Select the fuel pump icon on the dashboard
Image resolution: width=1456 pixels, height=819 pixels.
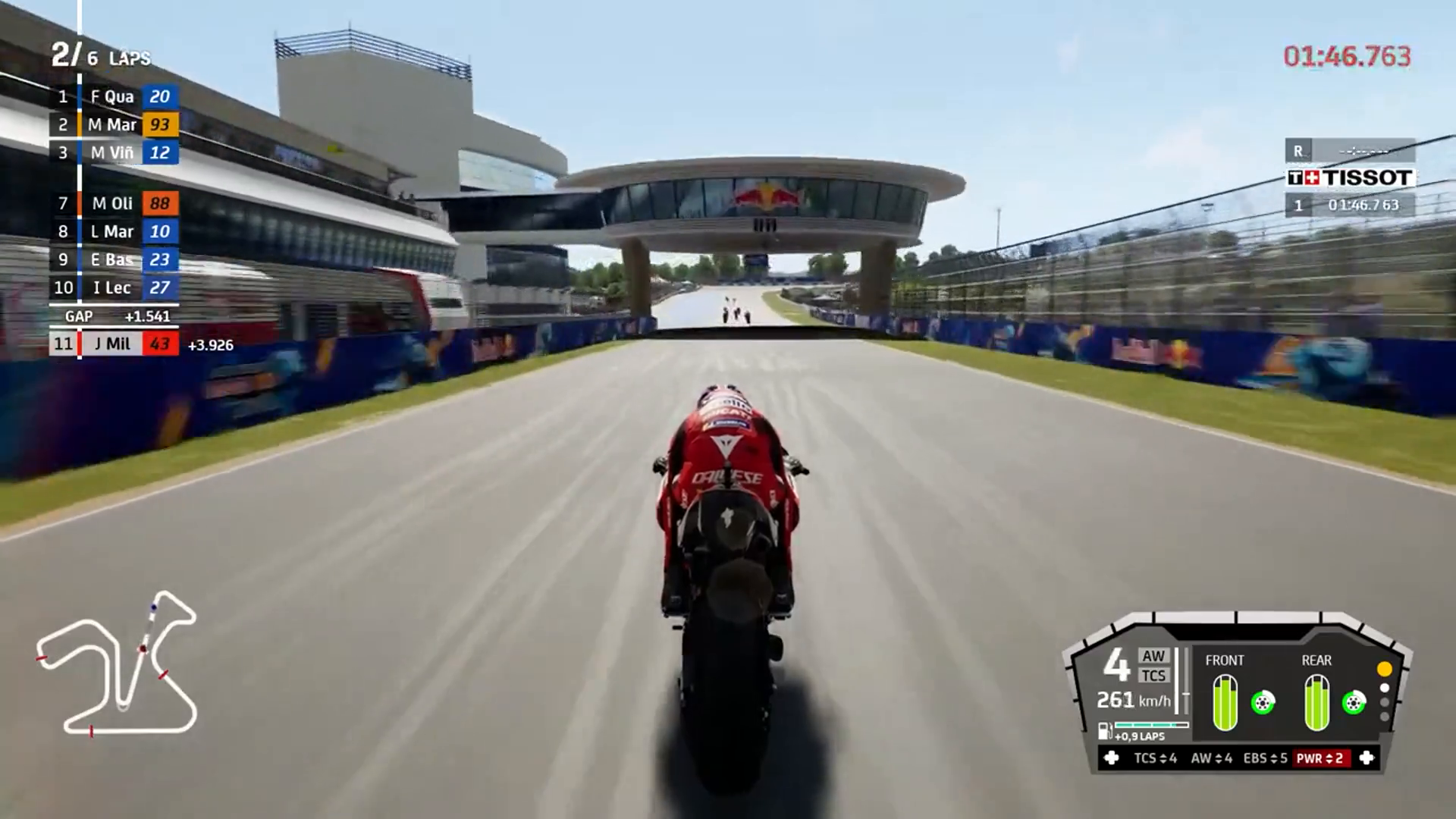click(1104, 732)
